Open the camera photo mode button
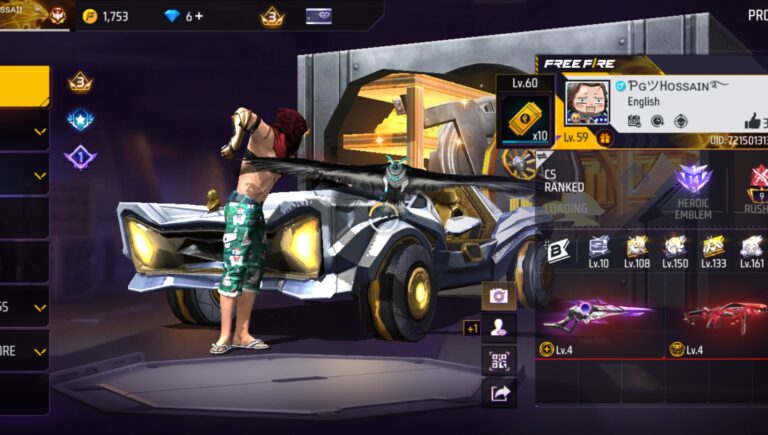This screenshot has width=768, height=435. (498, 295)
